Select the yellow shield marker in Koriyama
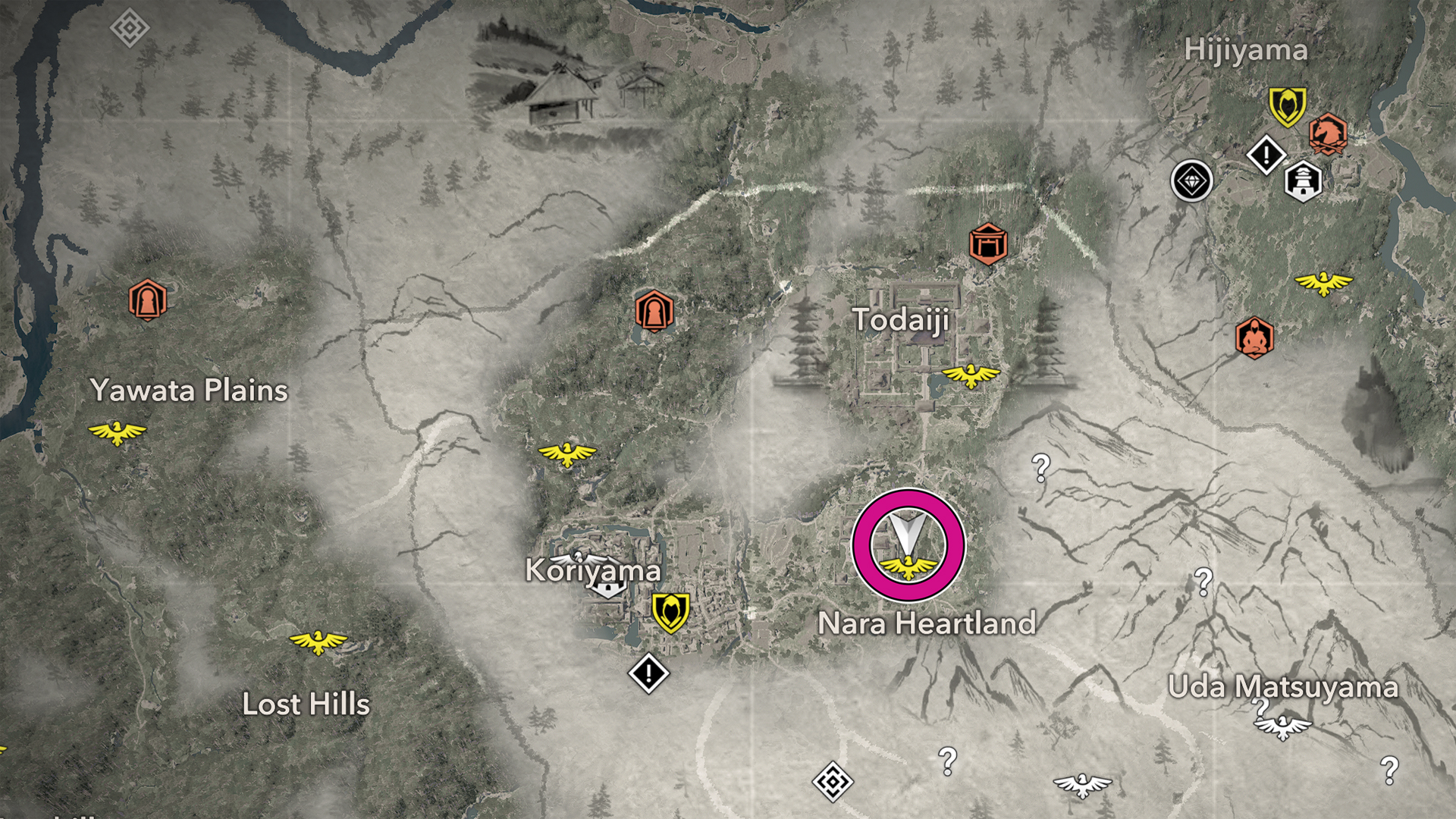Image resolution: width=1456 pixels, height=819 pixels. (670, 612)
